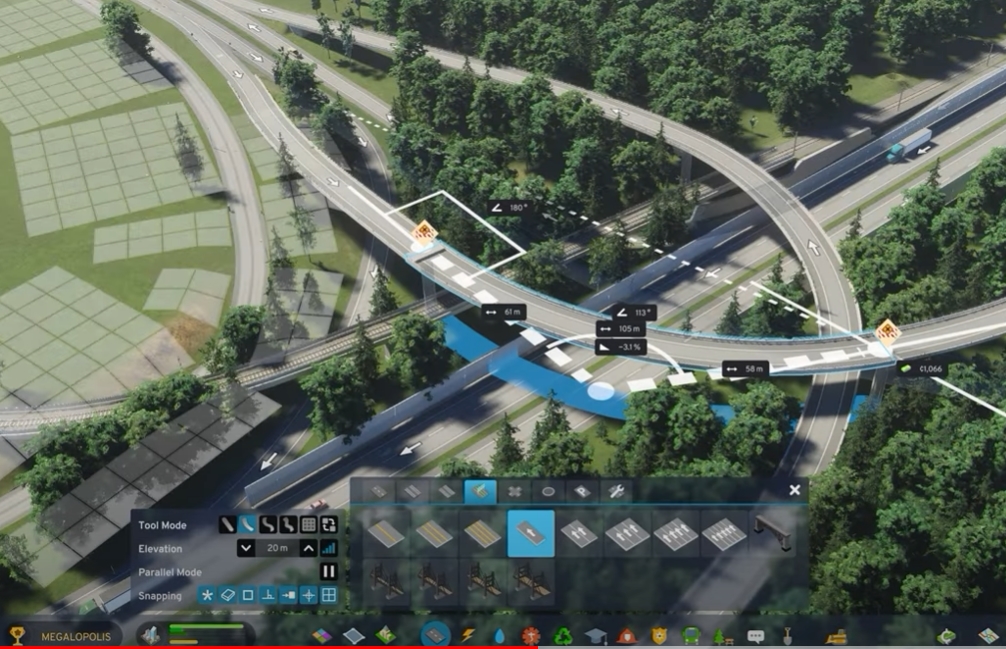This screenshot has width=1006, height=649.
Task: Select the straight line tool mode
Action: tap(227, 524)
